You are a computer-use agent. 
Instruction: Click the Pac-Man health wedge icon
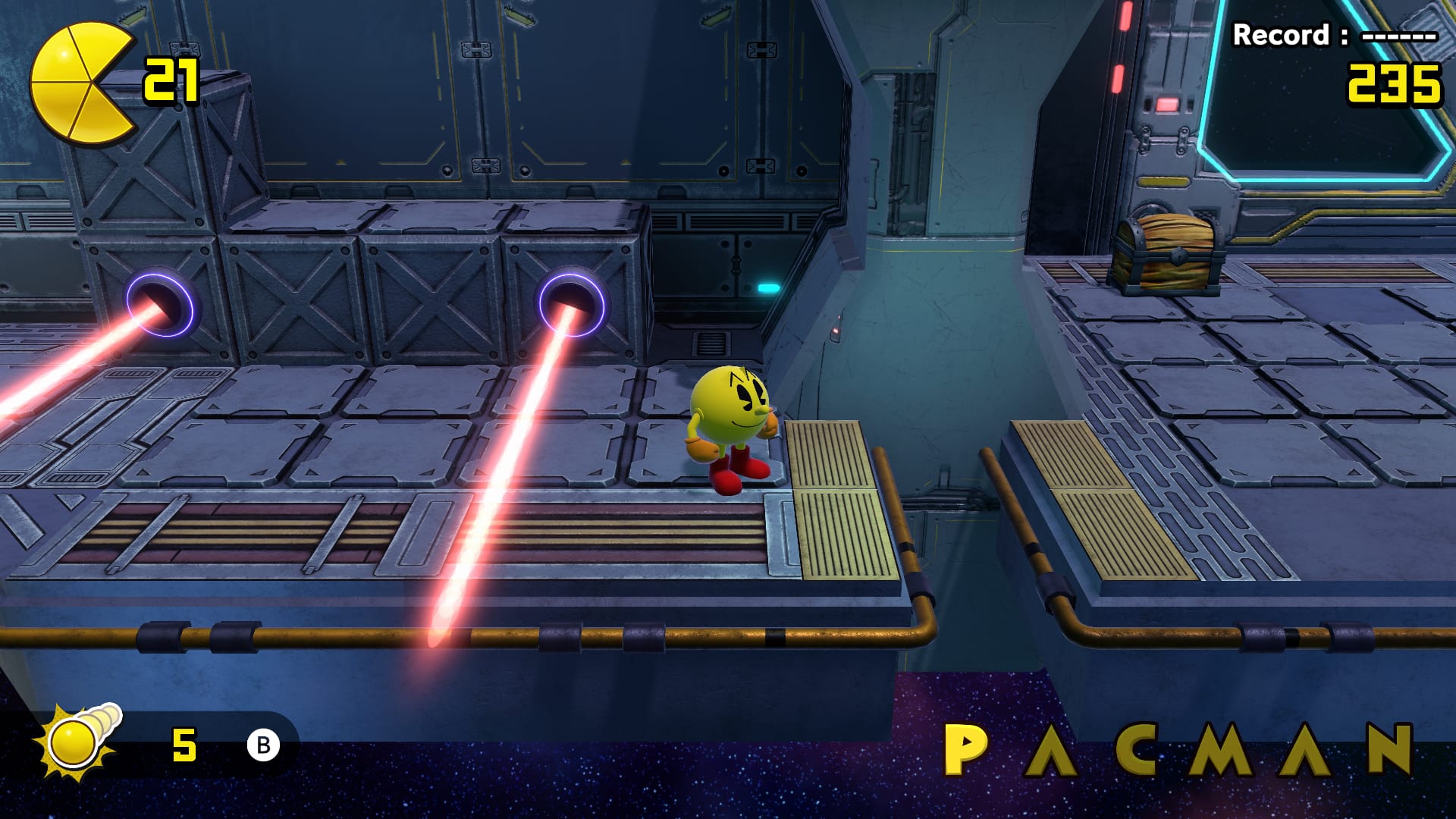(x=81, y=83)
